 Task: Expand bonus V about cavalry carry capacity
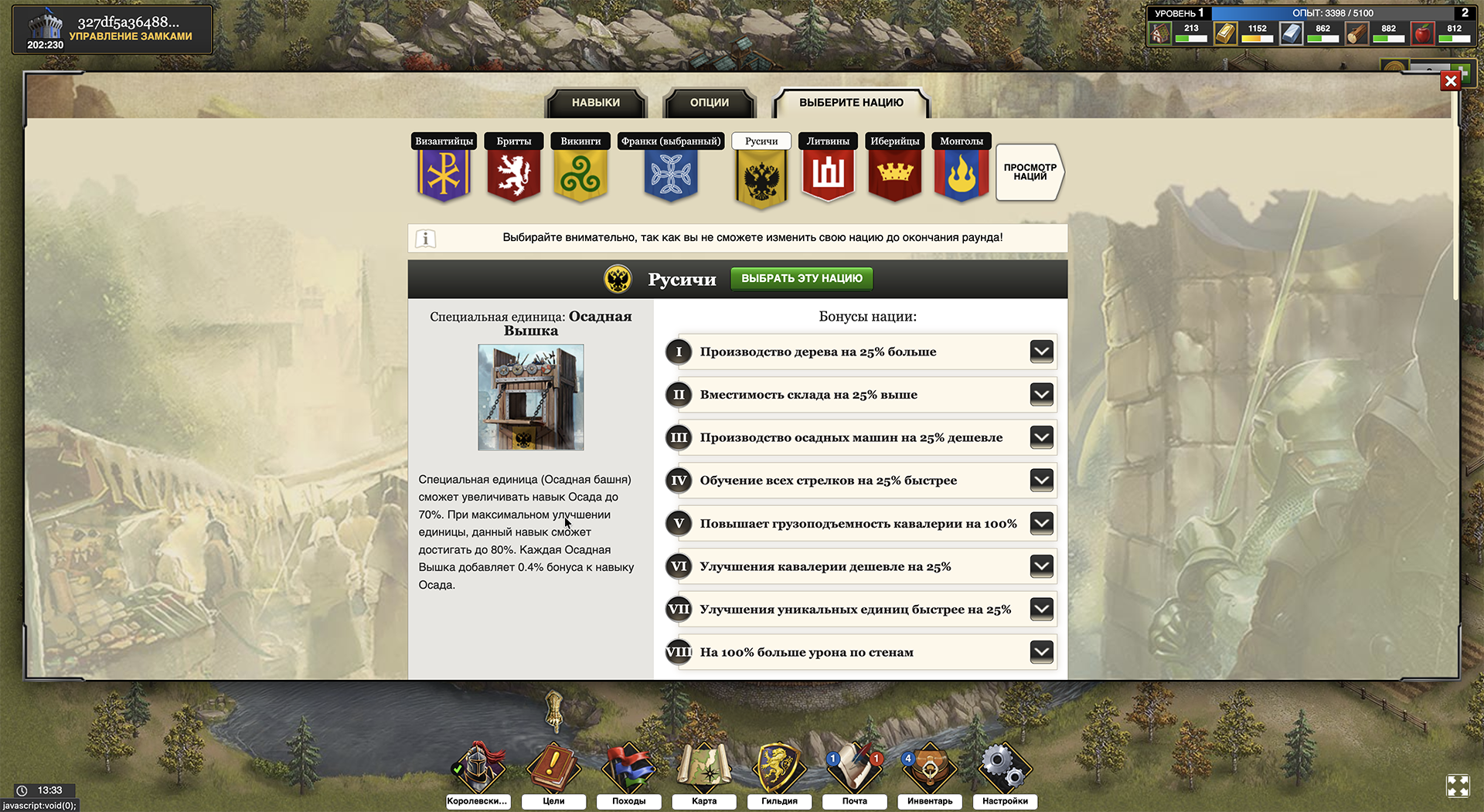[x=1041, y=523]
